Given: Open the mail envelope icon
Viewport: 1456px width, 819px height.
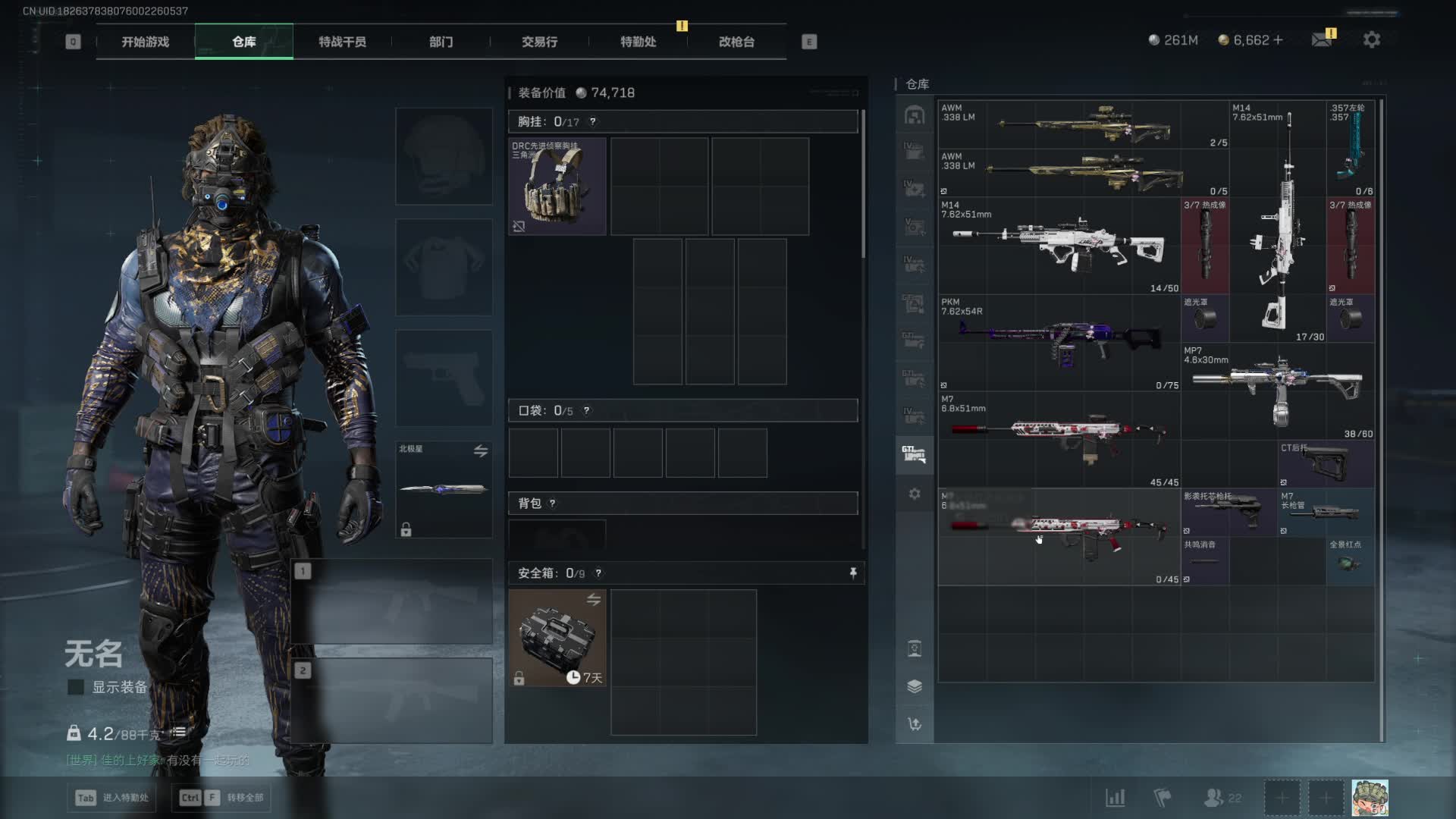Looking at the screenshot, I should 1322,39.
